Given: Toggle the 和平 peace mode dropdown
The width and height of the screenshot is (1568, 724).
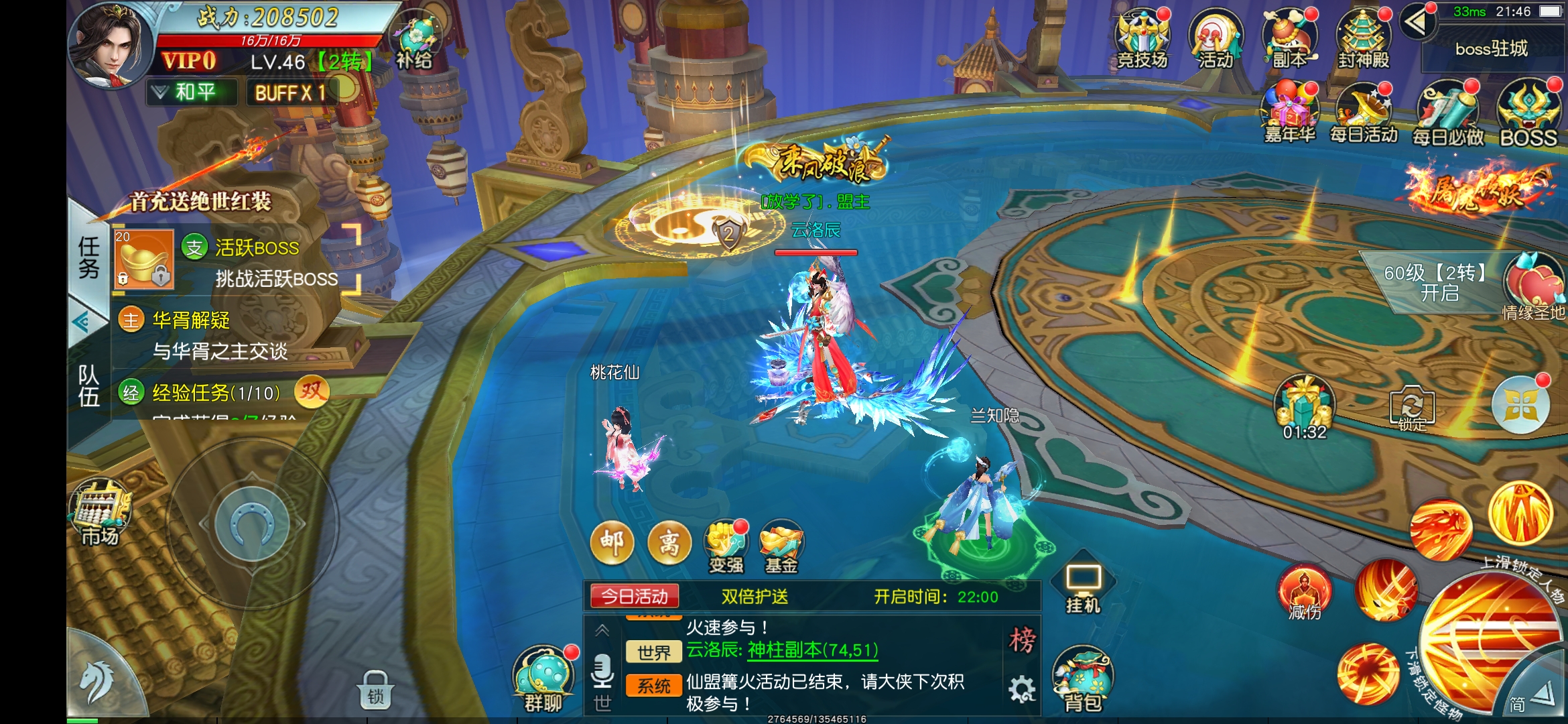Looking at the screenshot, I should tap(192, 92).
